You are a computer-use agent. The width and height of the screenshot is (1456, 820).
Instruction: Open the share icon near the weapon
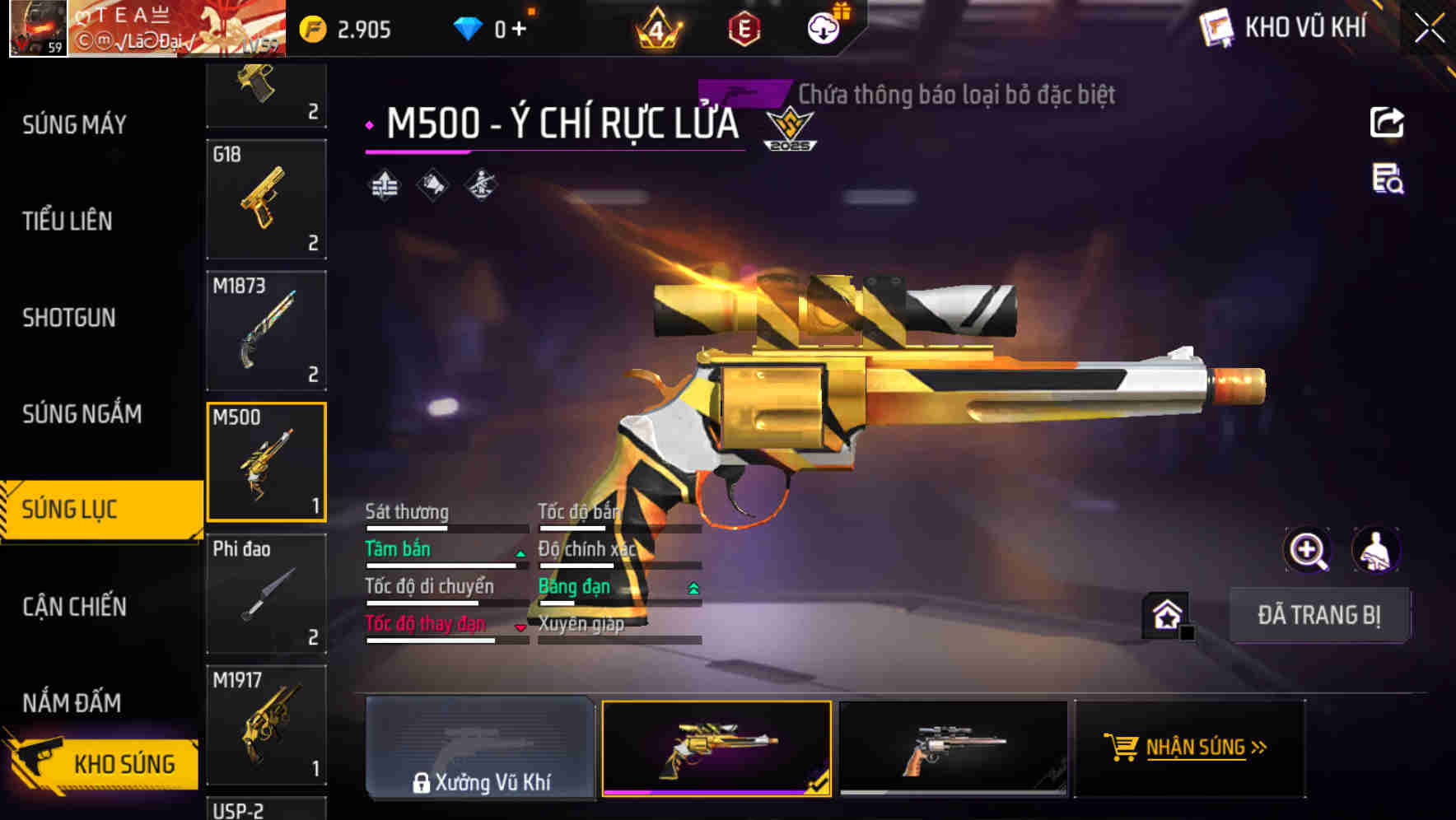click(x=1387, y=122)
